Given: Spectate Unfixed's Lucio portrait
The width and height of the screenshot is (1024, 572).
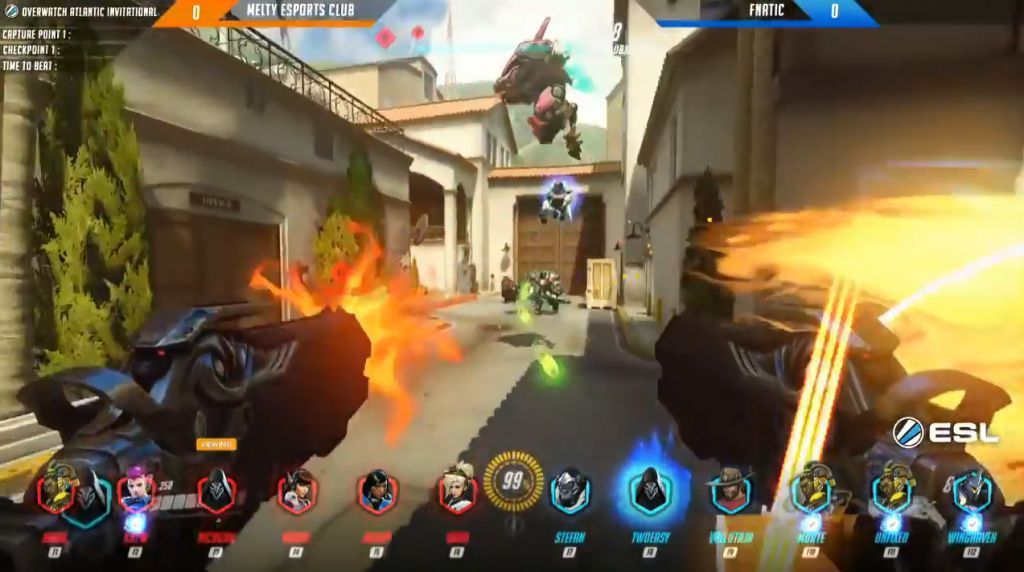Looking at the screenshot, I should point(891,492).
